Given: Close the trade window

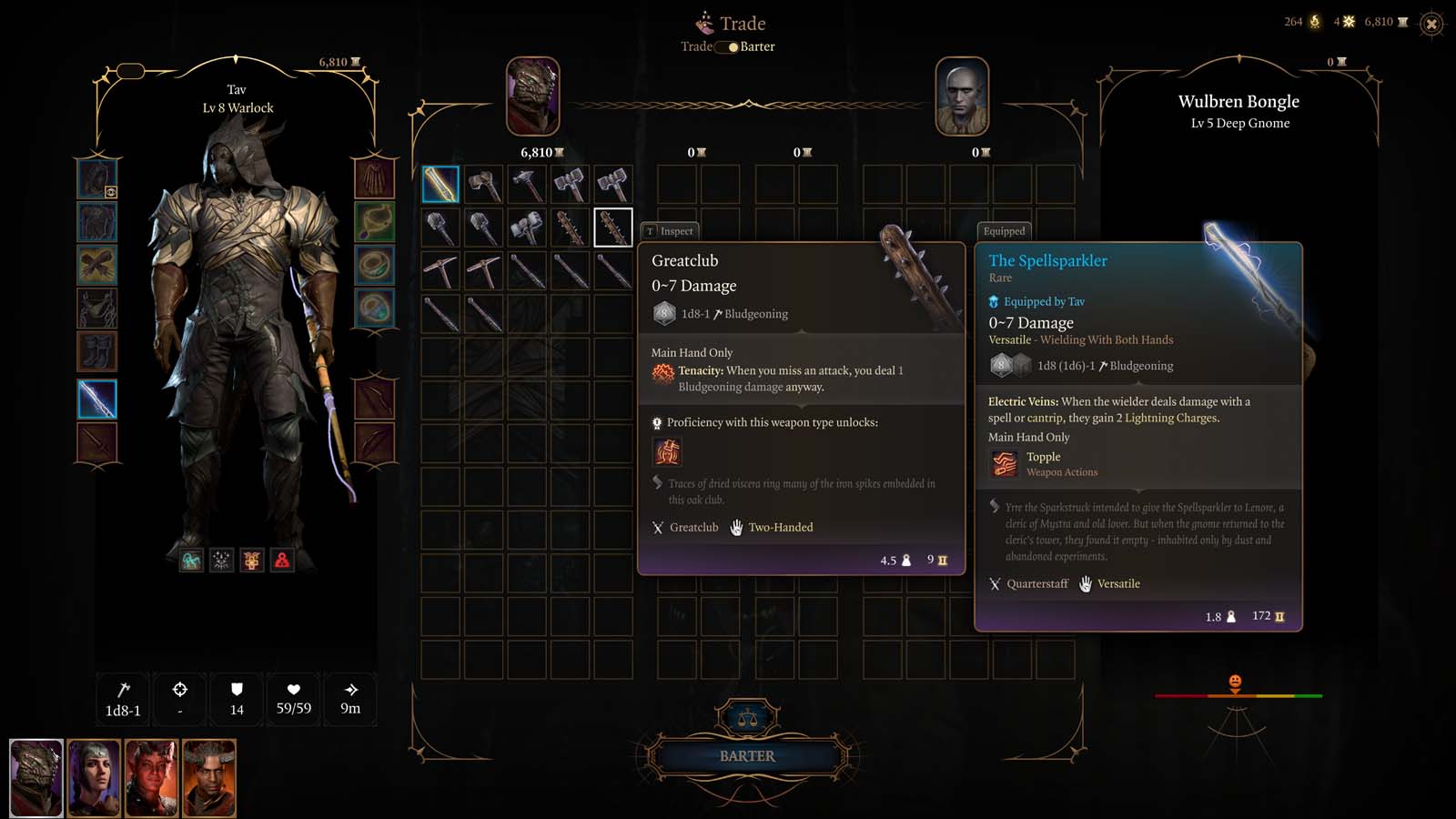Looking at the screenshot, I should point(1431,25).
